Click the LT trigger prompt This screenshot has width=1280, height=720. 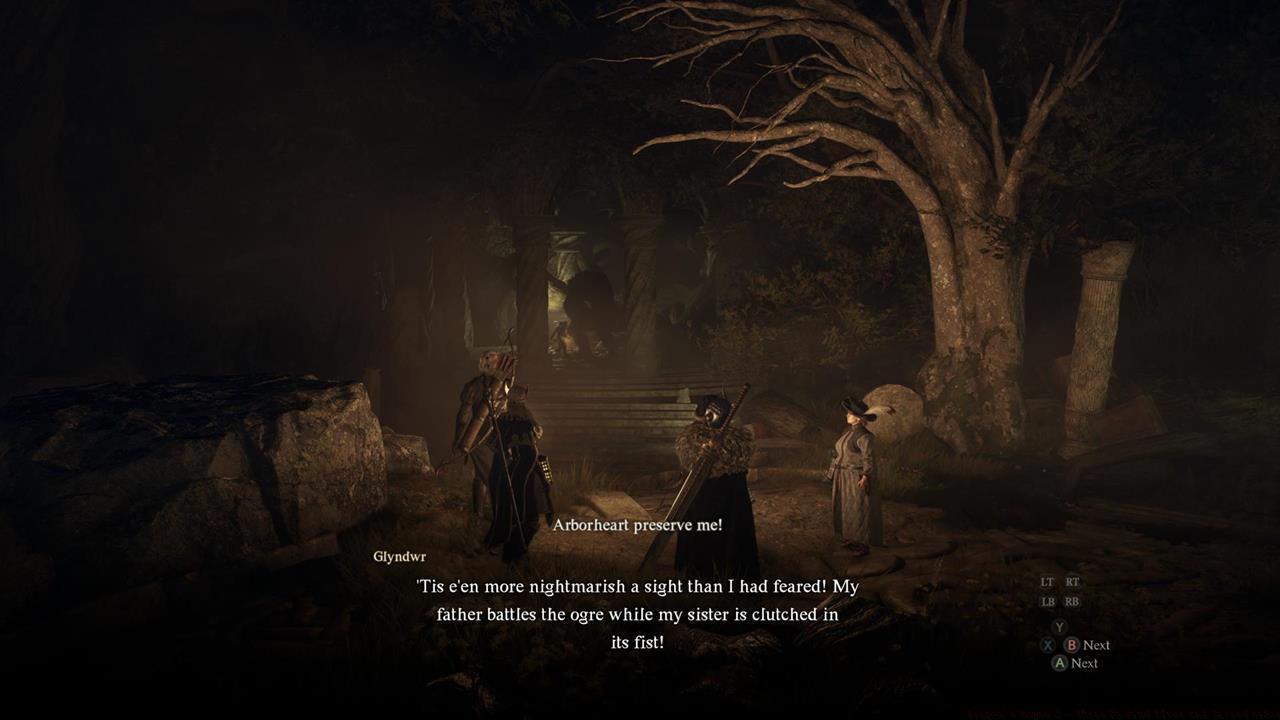click(x=1048, y=581)
